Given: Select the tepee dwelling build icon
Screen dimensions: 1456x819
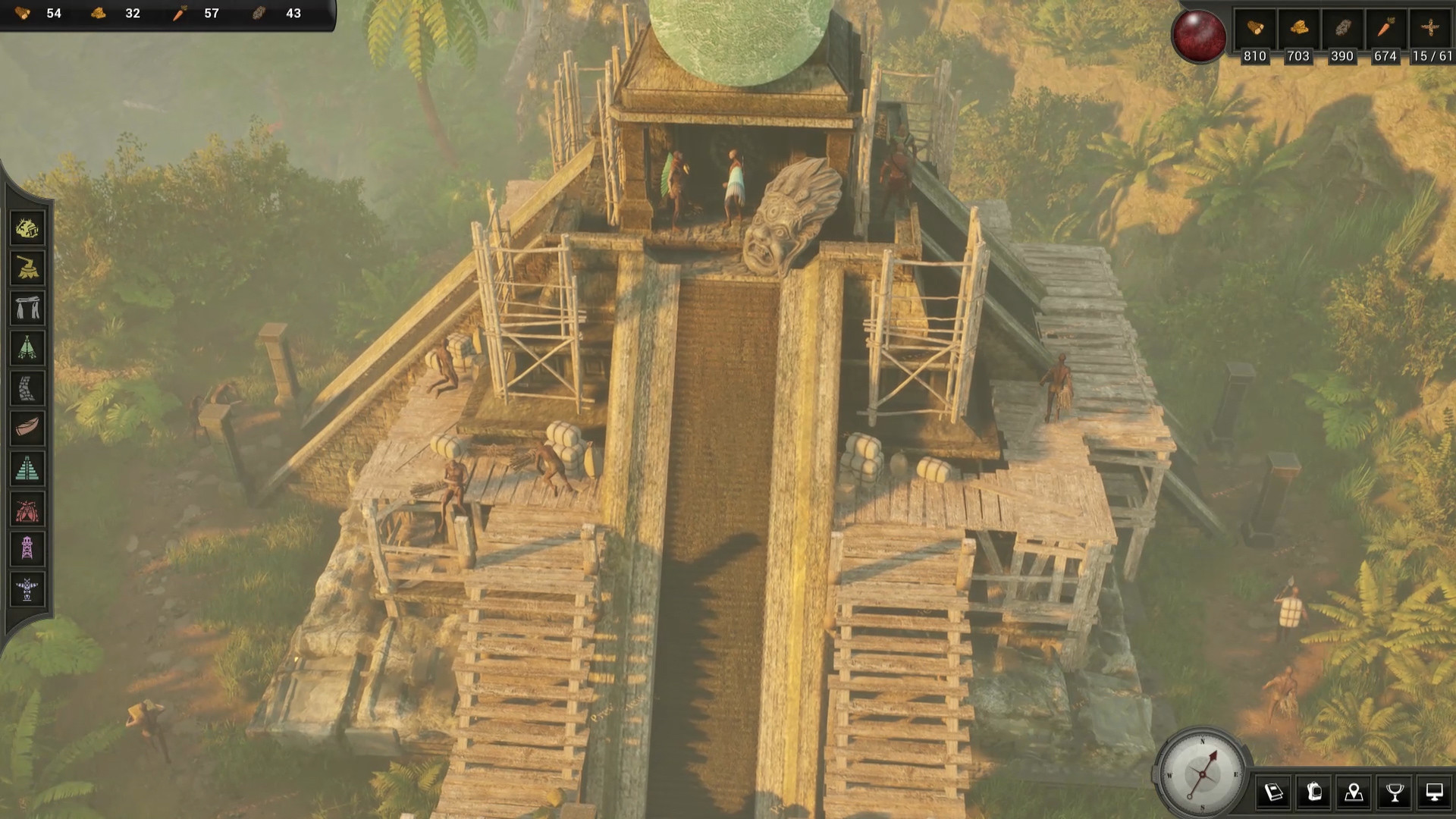Looking at the screenshot, I should (27, 347).
